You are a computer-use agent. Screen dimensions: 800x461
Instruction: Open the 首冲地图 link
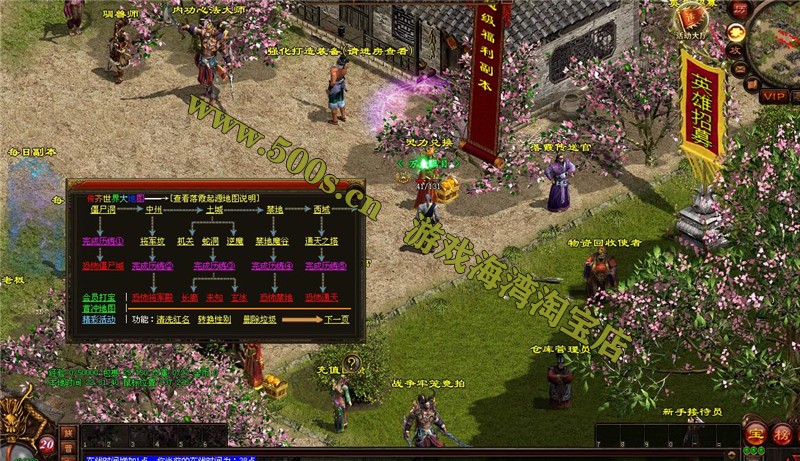(99, 308)
